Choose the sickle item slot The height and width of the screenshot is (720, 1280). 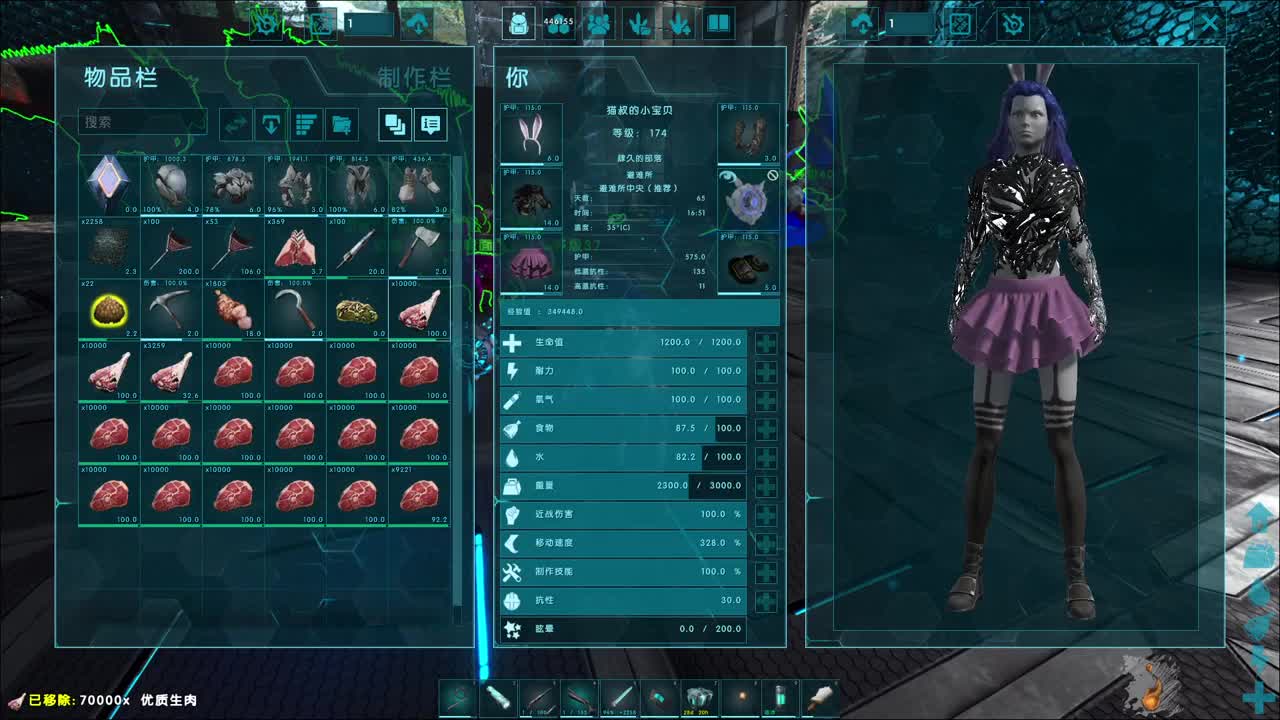click(x=295, y=309)
